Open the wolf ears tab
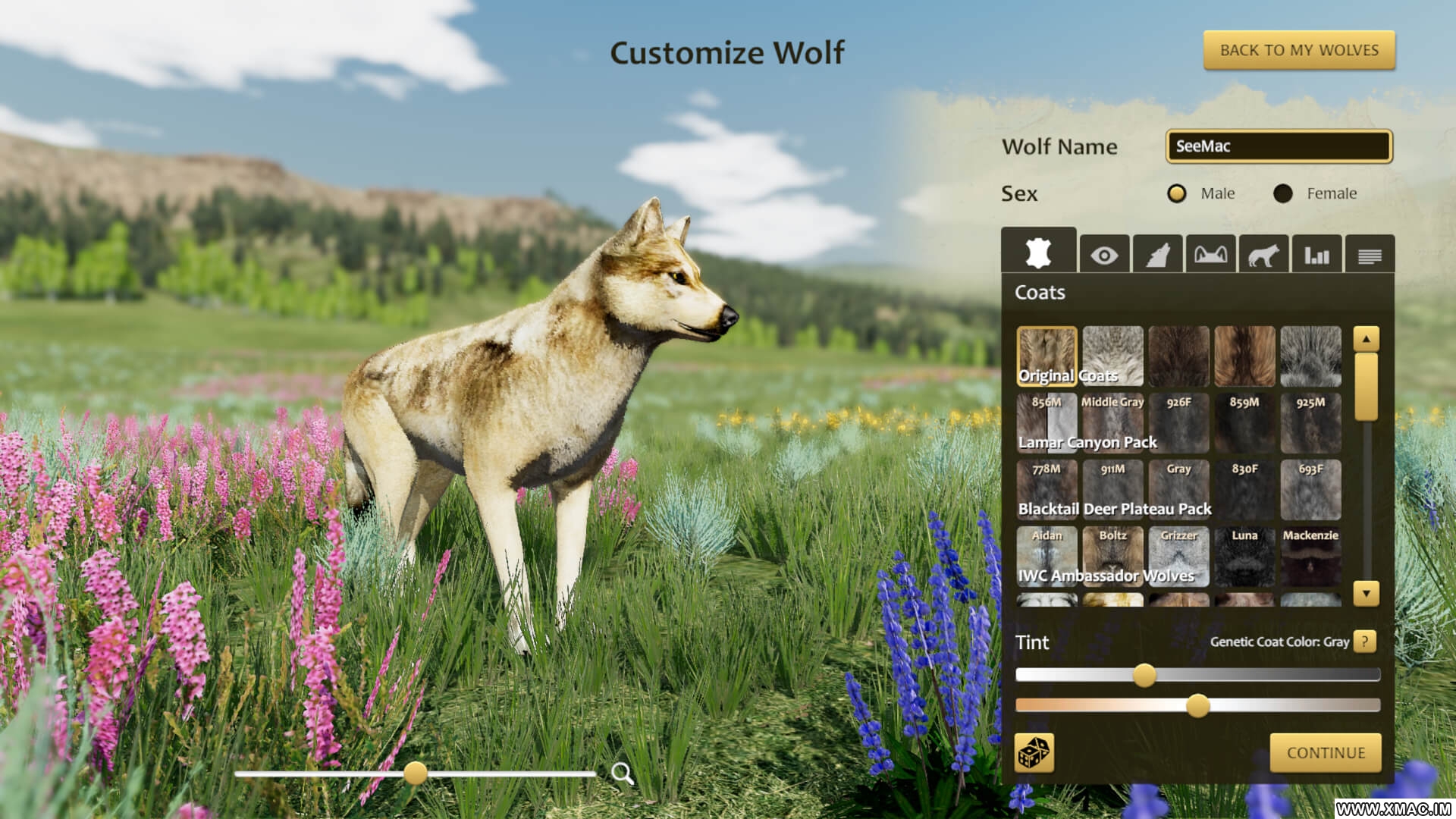Image resolution: width=1456 pixels, height=819 pixels. (x=1210, y=256)
